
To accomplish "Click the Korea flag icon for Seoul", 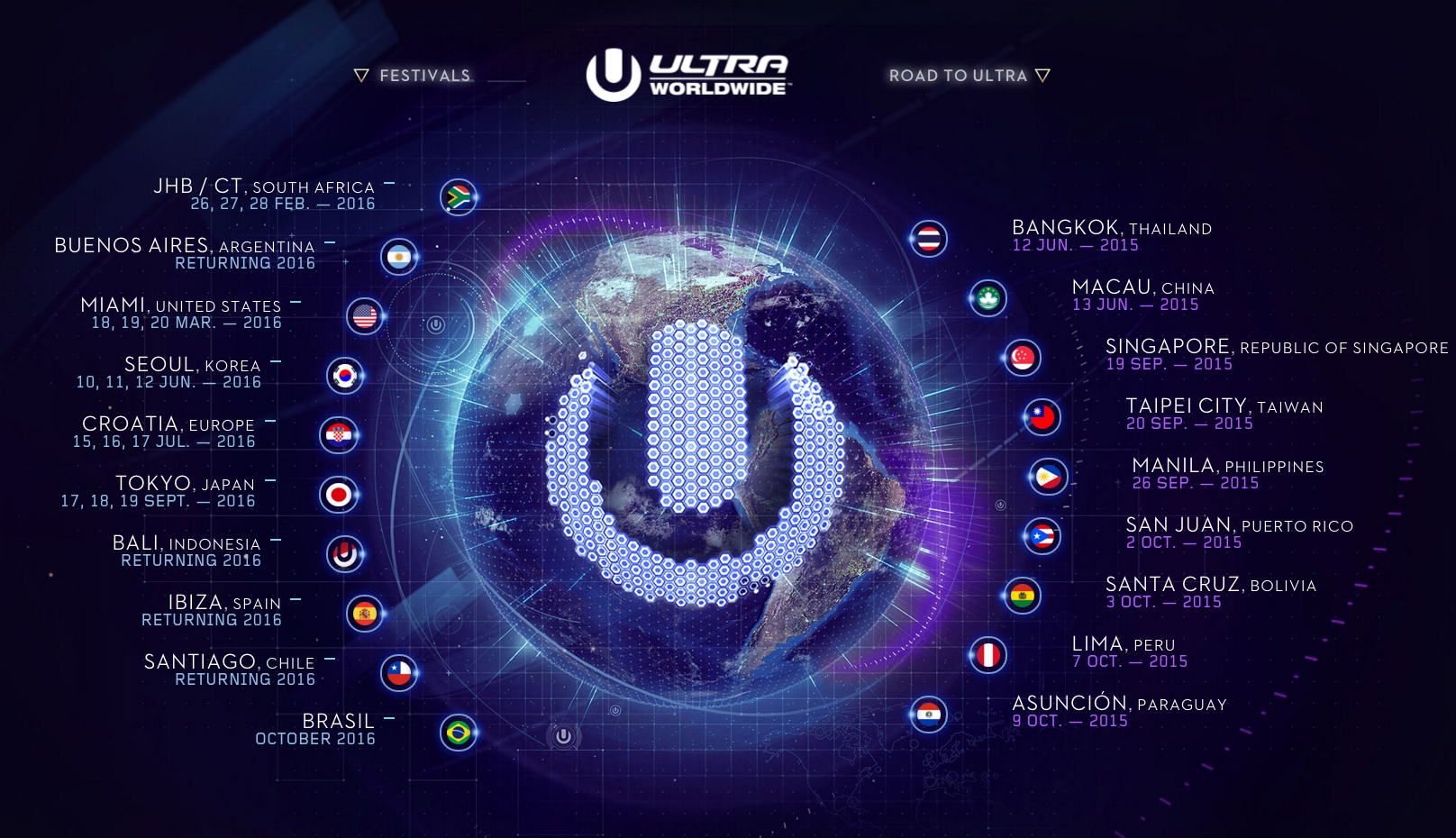I will point(345,375).
